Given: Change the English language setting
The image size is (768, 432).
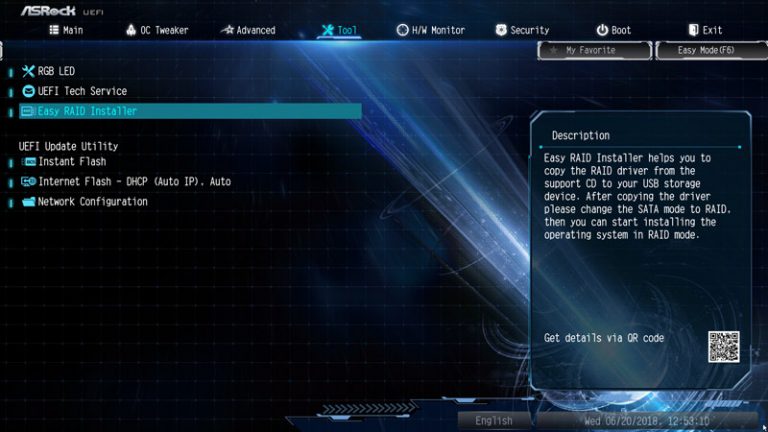Looking at the screenshot, I should (x=494, y=421).
